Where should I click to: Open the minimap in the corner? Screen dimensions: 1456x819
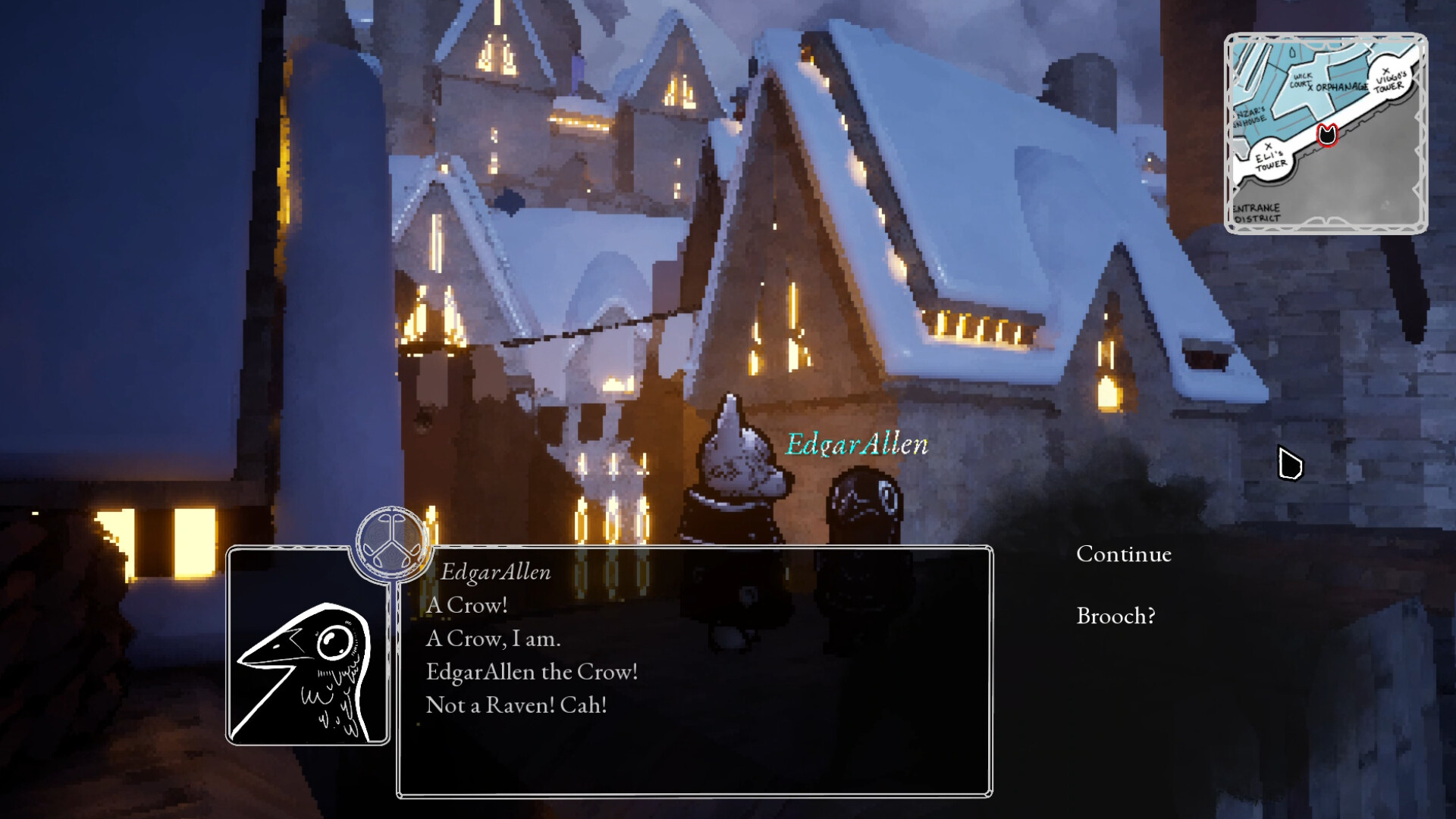[x=1326, y=133]
